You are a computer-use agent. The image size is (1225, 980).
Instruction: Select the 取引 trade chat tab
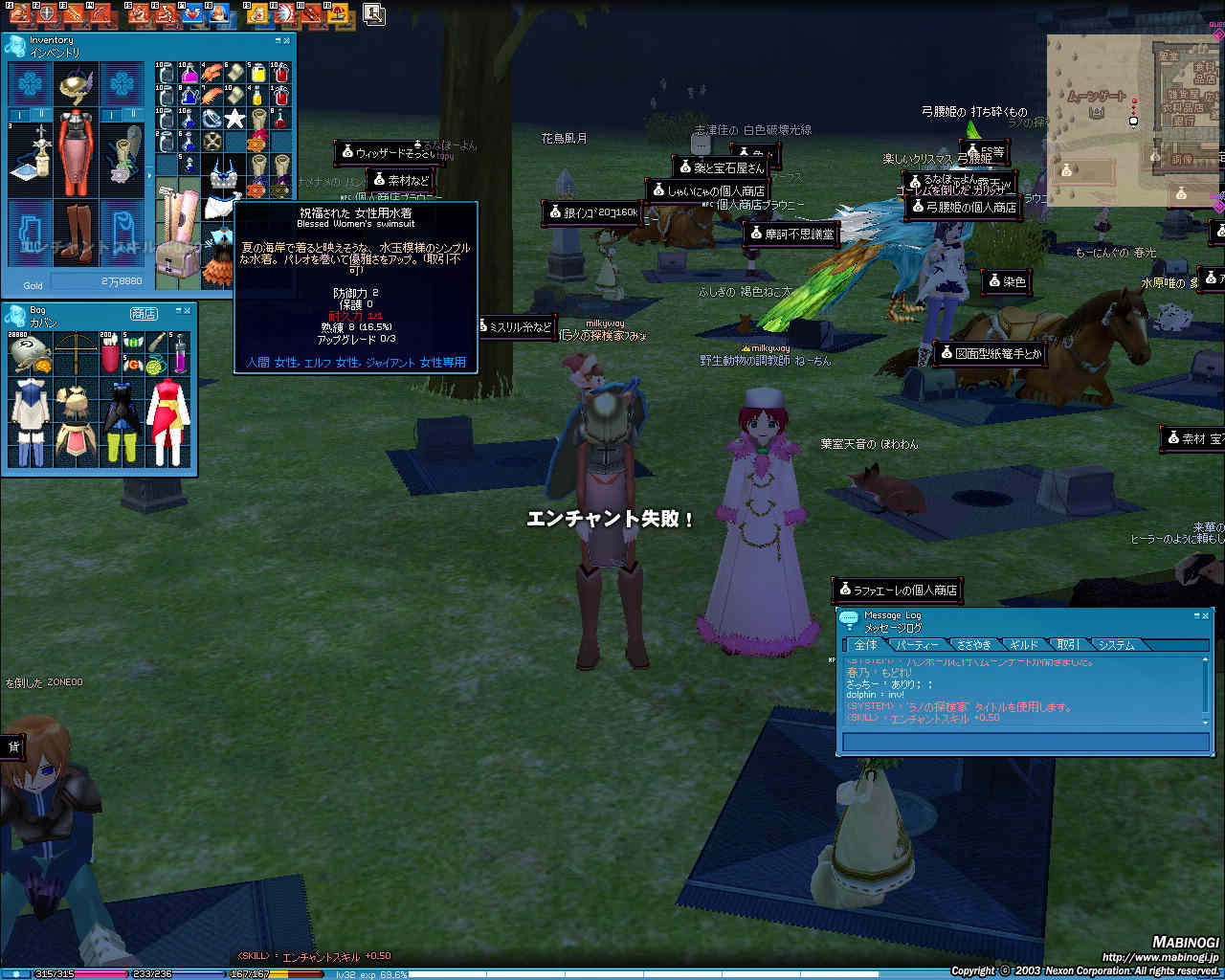click(x=1067, y=645)
